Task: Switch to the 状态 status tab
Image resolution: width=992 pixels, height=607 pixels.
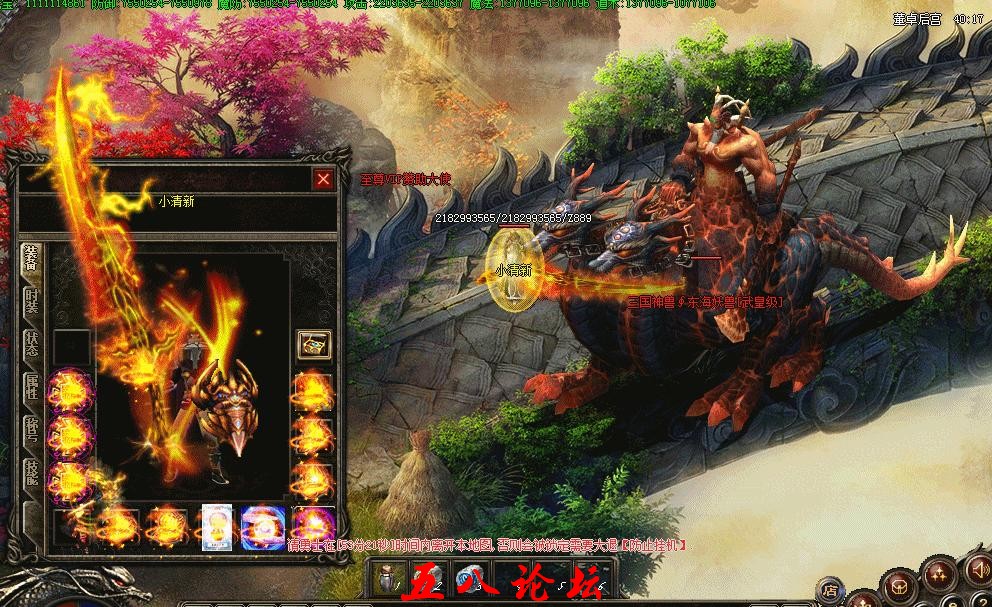Action: [31, 345]
